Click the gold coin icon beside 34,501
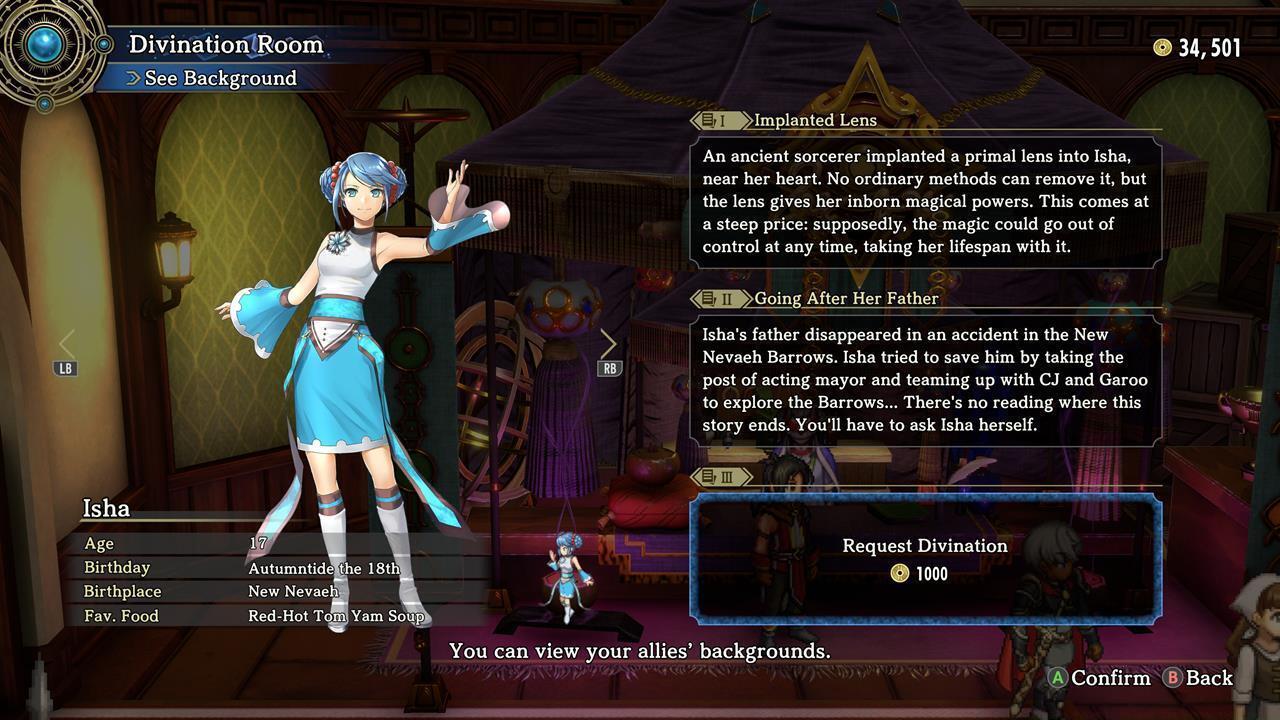This screenshot has height=720, width=1280. coord(1161,46)
